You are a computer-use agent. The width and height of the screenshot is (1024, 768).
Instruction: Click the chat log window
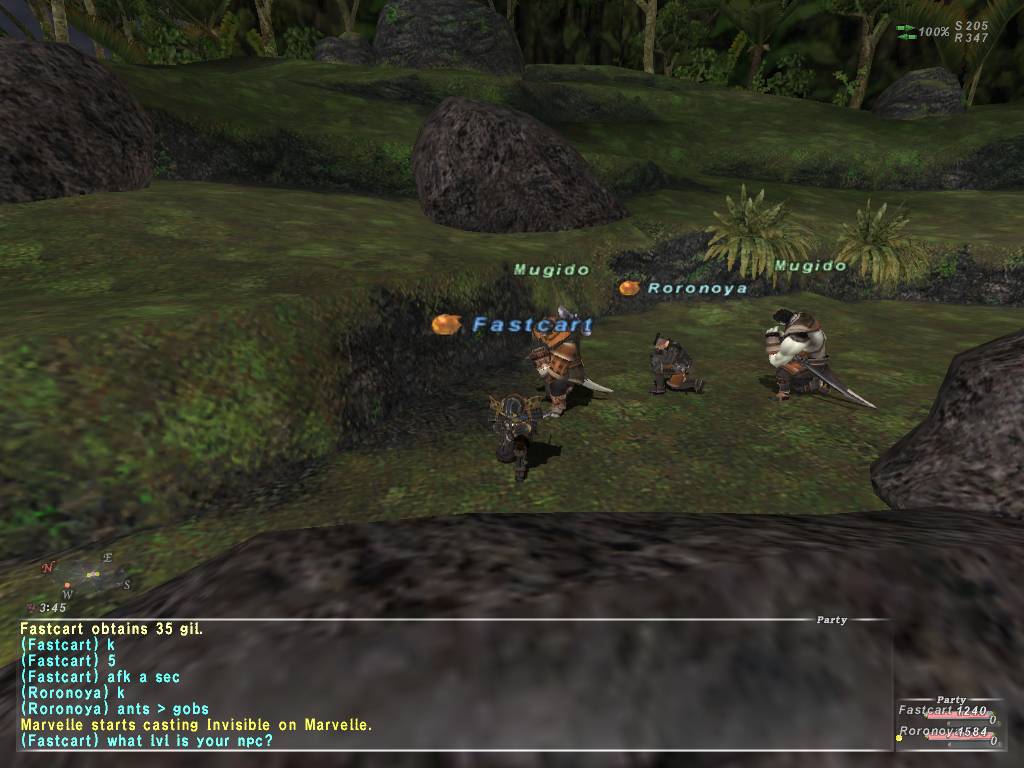450,685
